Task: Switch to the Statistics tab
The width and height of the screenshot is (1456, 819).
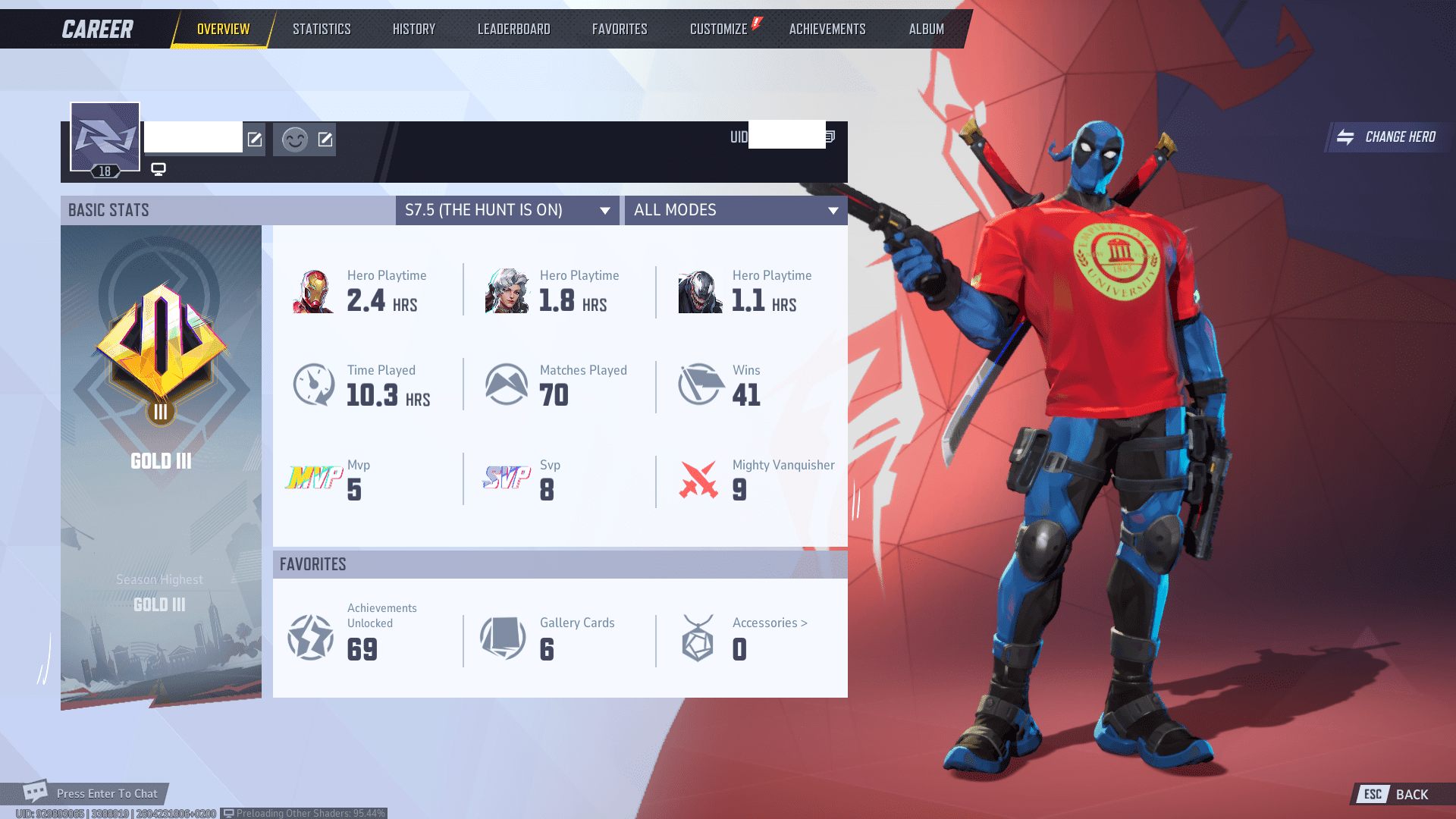Action: coord(322,29)
